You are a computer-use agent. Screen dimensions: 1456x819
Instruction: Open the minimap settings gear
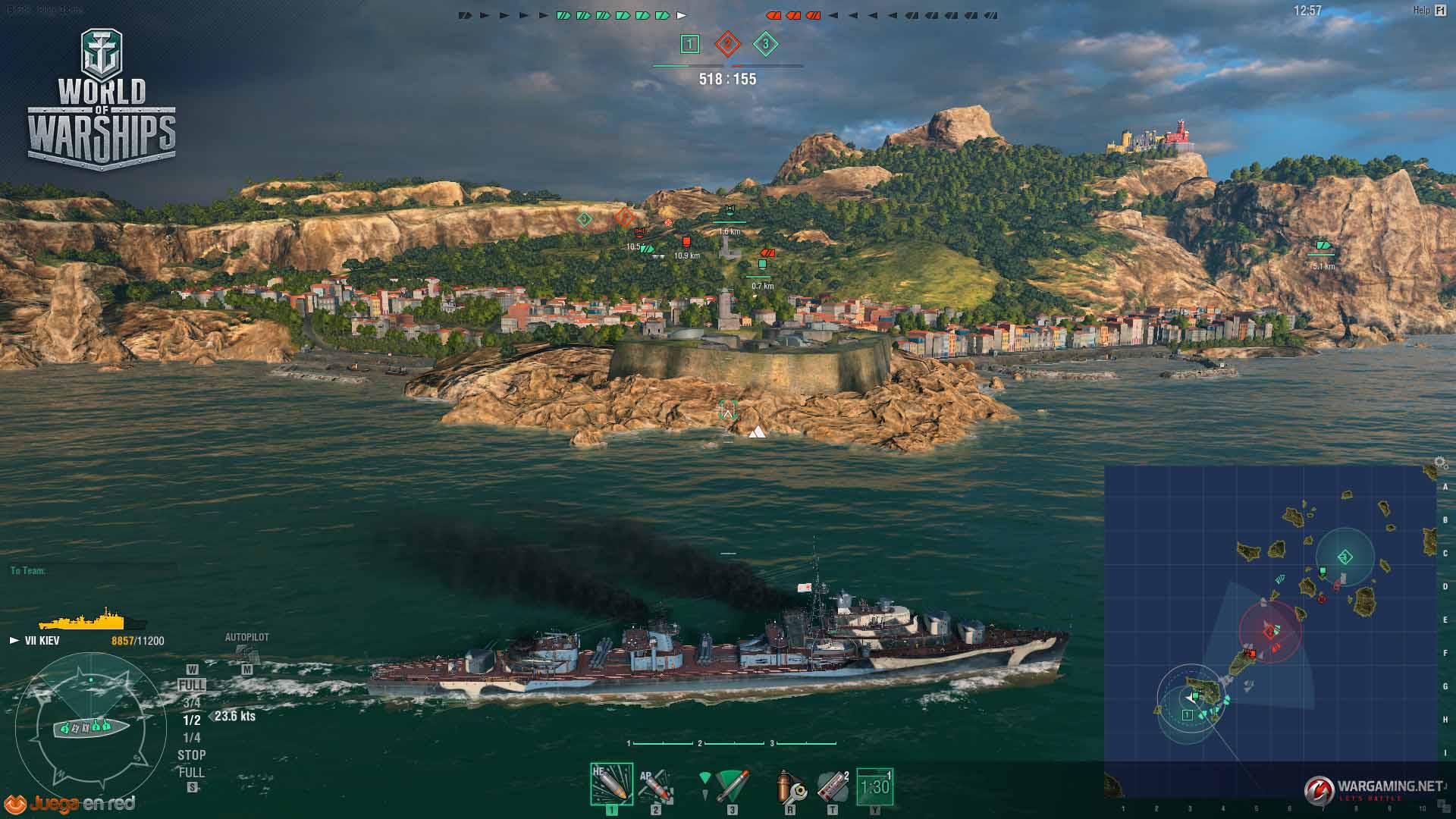1440,462
